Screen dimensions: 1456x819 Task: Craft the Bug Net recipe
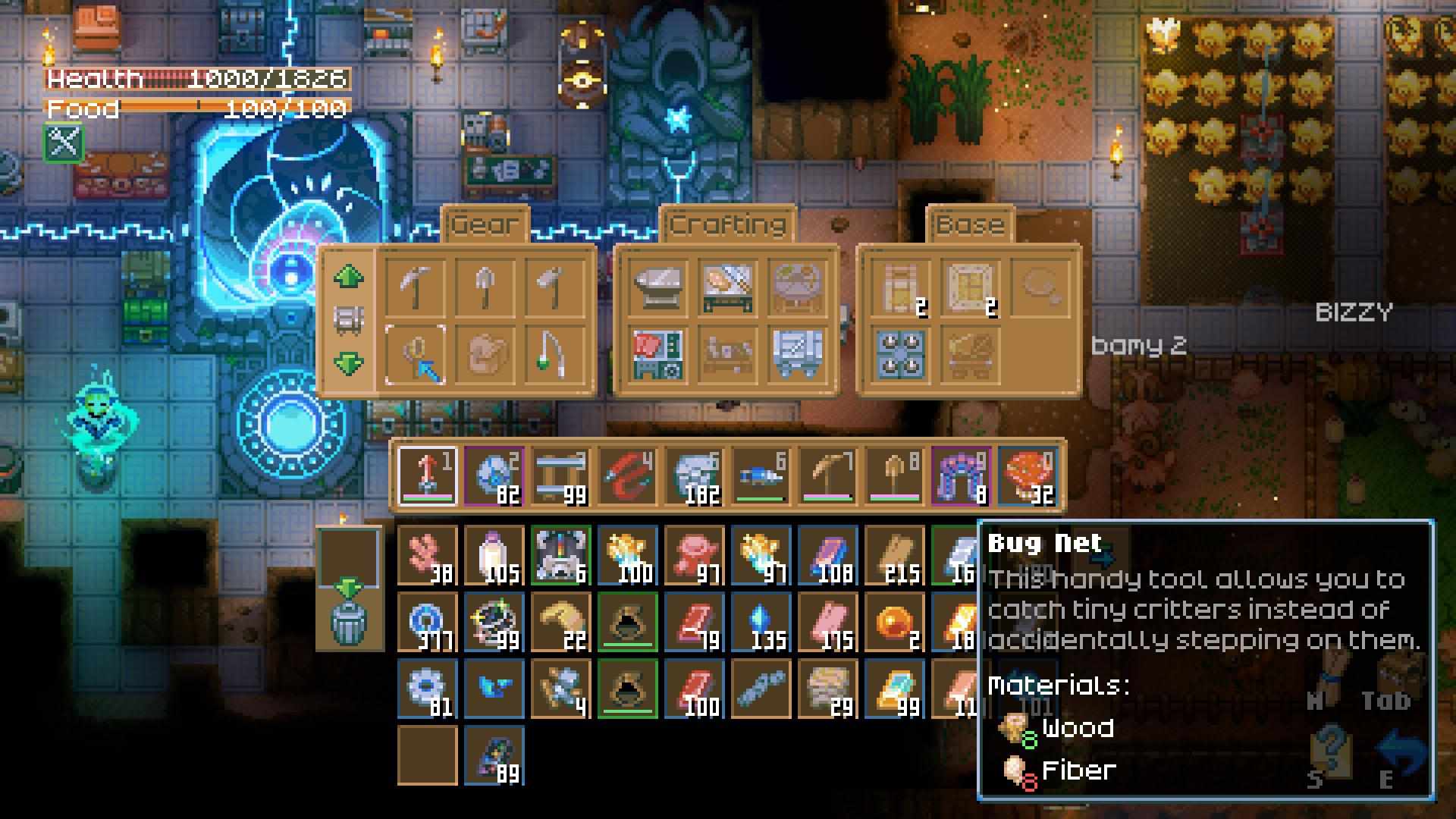[416, 355]
